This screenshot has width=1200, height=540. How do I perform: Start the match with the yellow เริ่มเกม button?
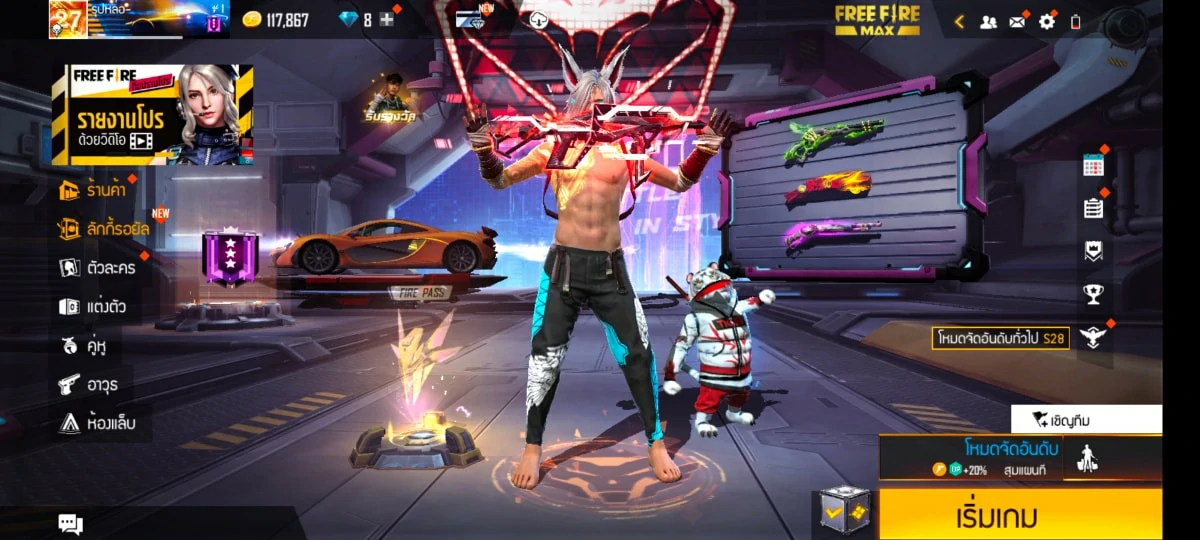click(1020, 515)
